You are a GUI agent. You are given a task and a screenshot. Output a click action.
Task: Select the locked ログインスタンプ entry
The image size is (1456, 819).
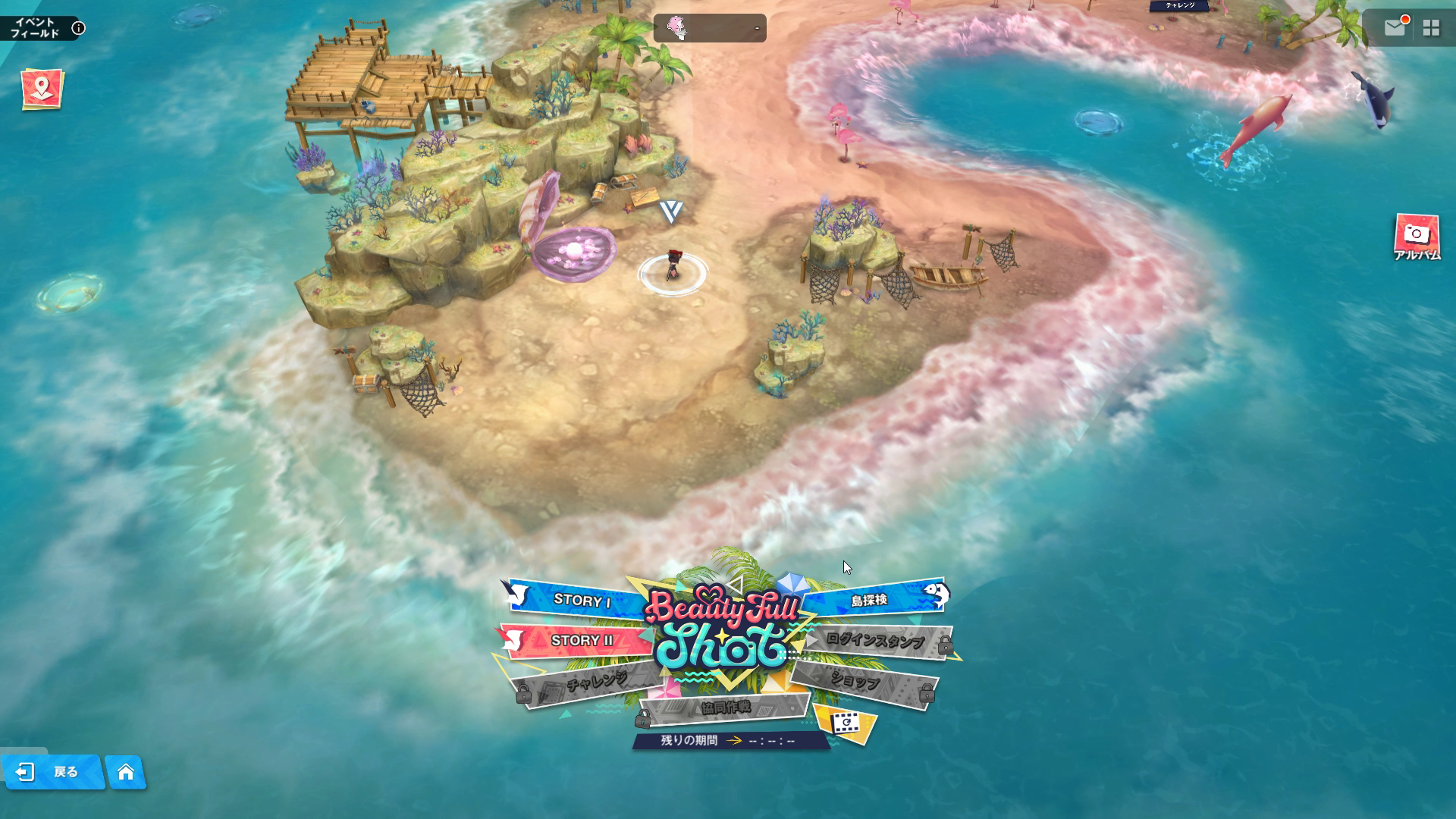click(875, 642)
